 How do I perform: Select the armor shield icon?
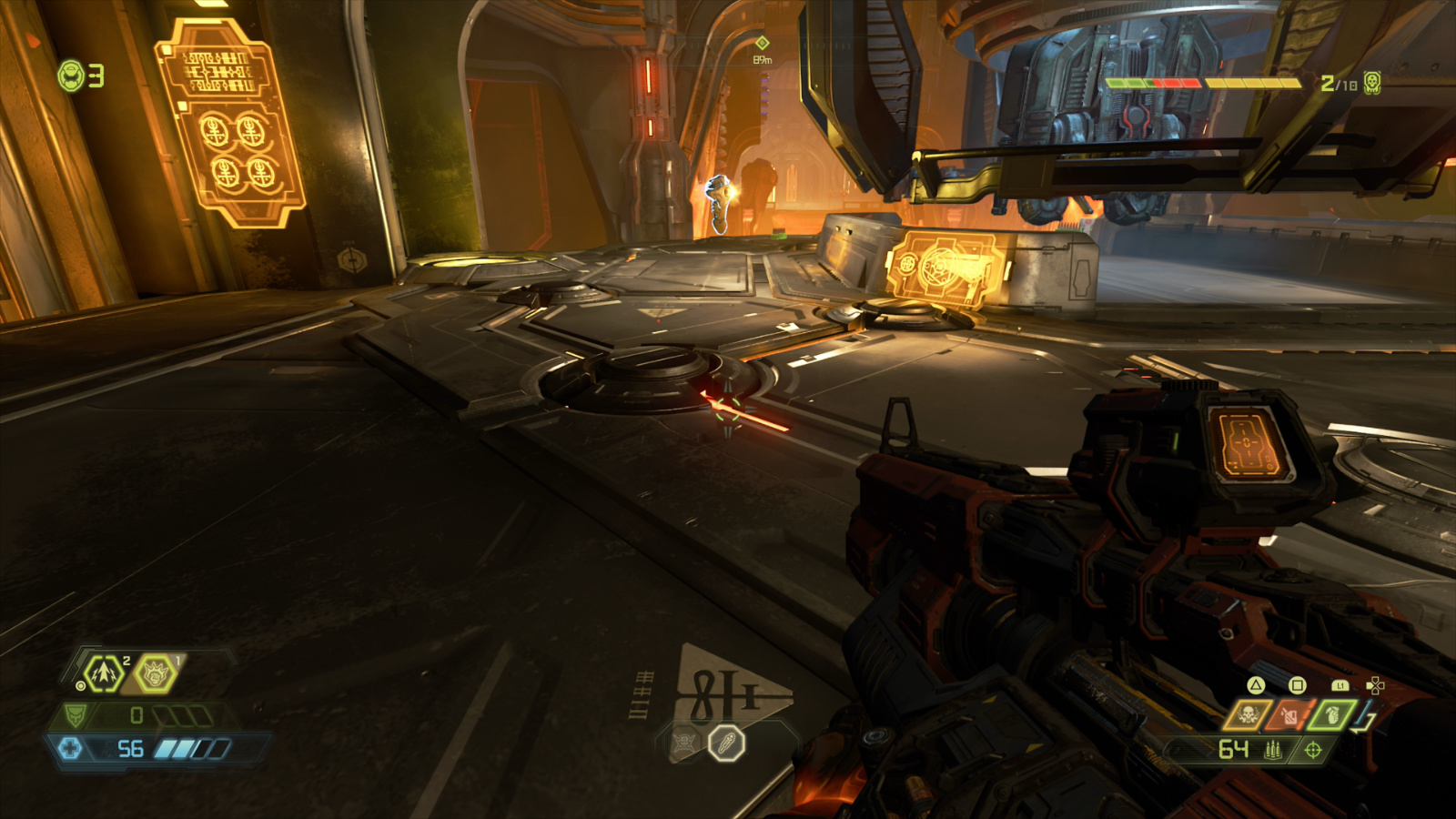click(75, 715)
